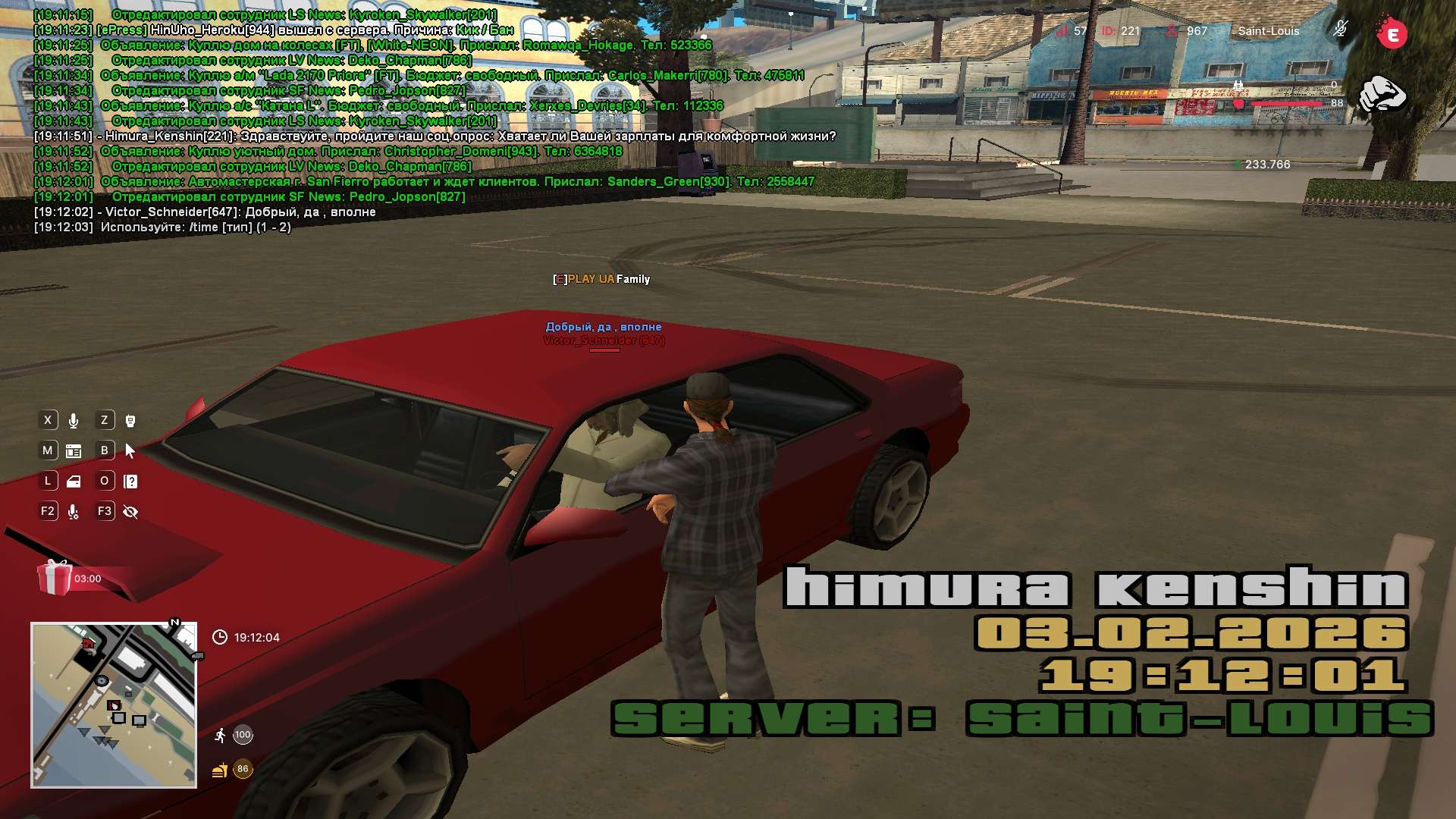Select the fist weapon icon
Screen dimensions: 1456x819
click(x=1382, y=94)
